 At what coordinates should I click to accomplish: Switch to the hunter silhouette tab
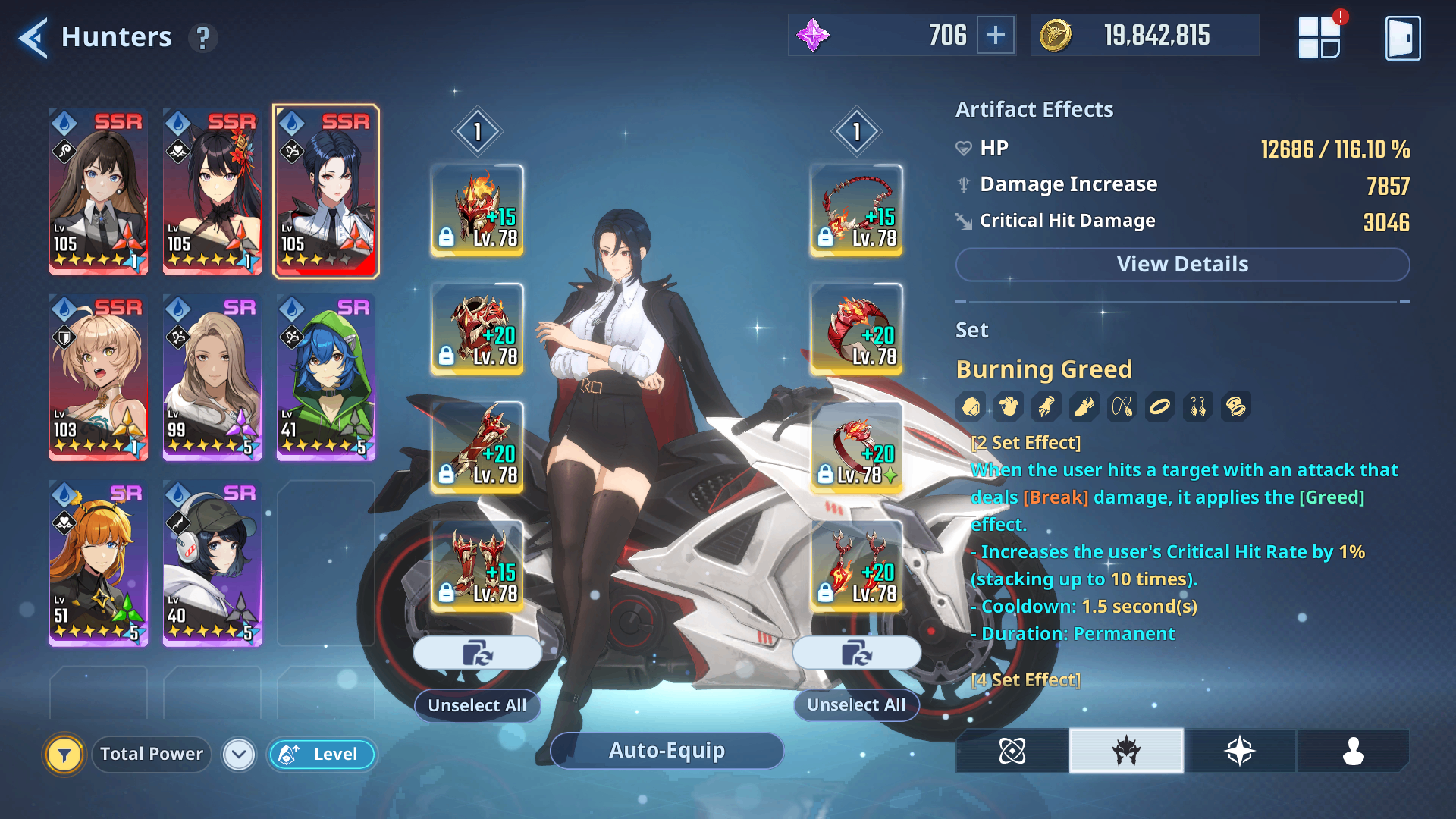pyautogui.click(x=1353, y=751)
